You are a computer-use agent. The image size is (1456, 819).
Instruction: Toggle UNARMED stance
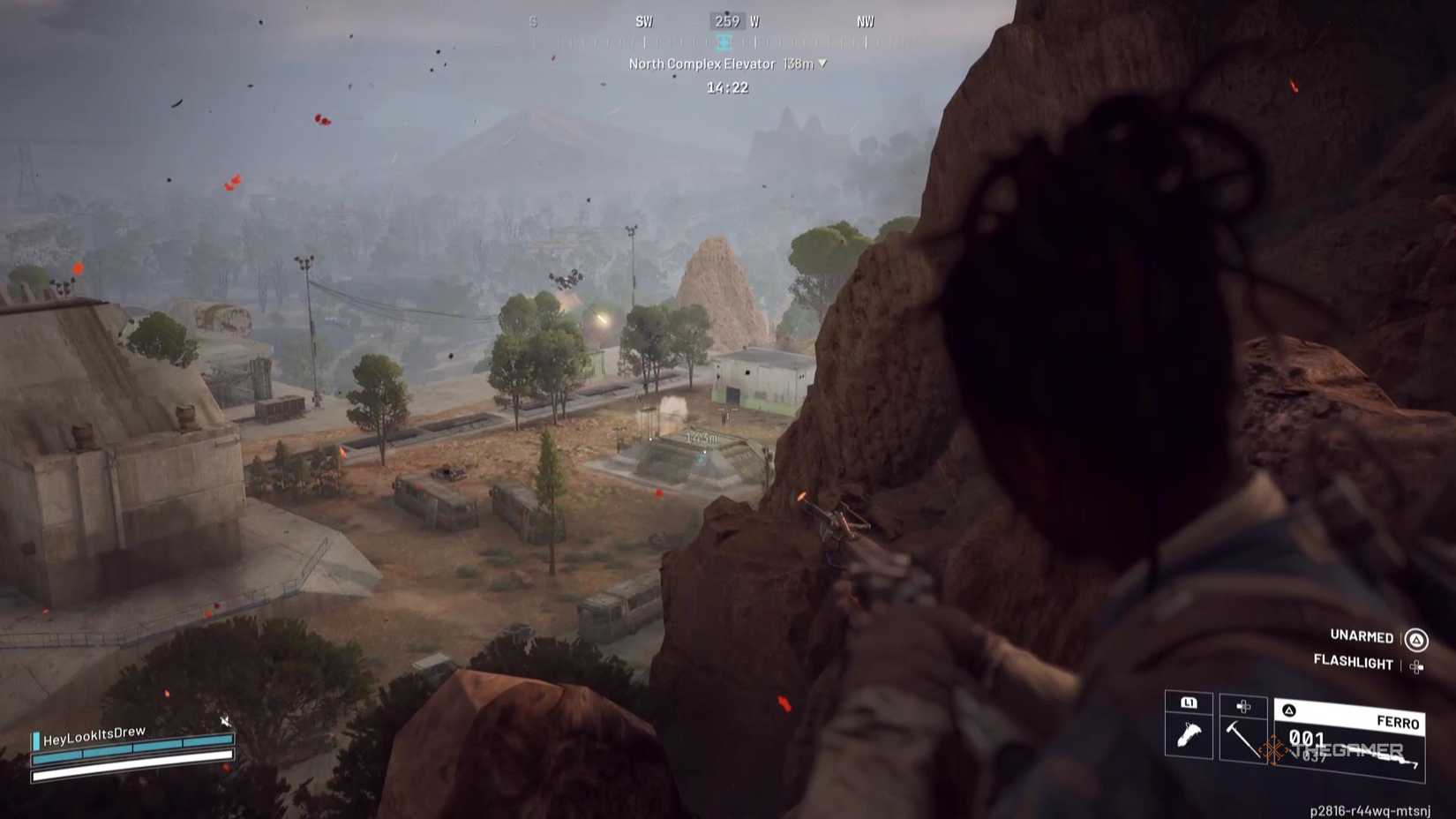(x=1360, y=637)
